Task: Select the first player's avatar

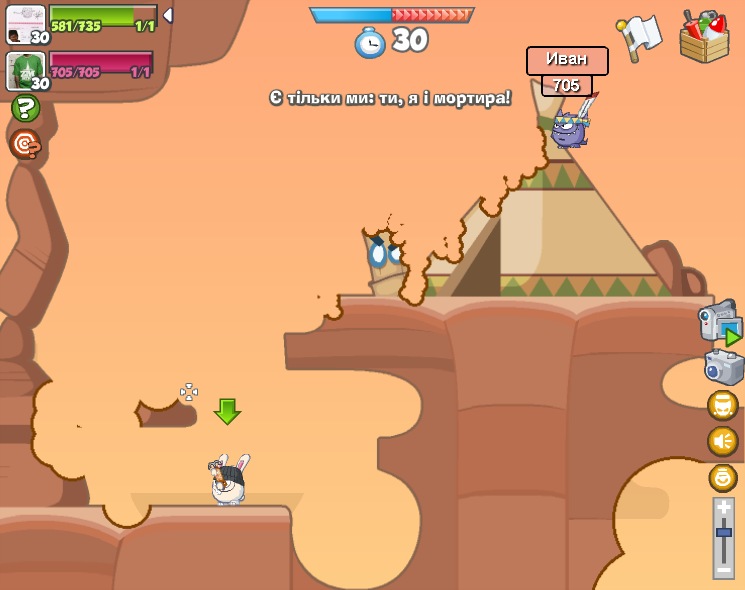Action: (26, 24)
